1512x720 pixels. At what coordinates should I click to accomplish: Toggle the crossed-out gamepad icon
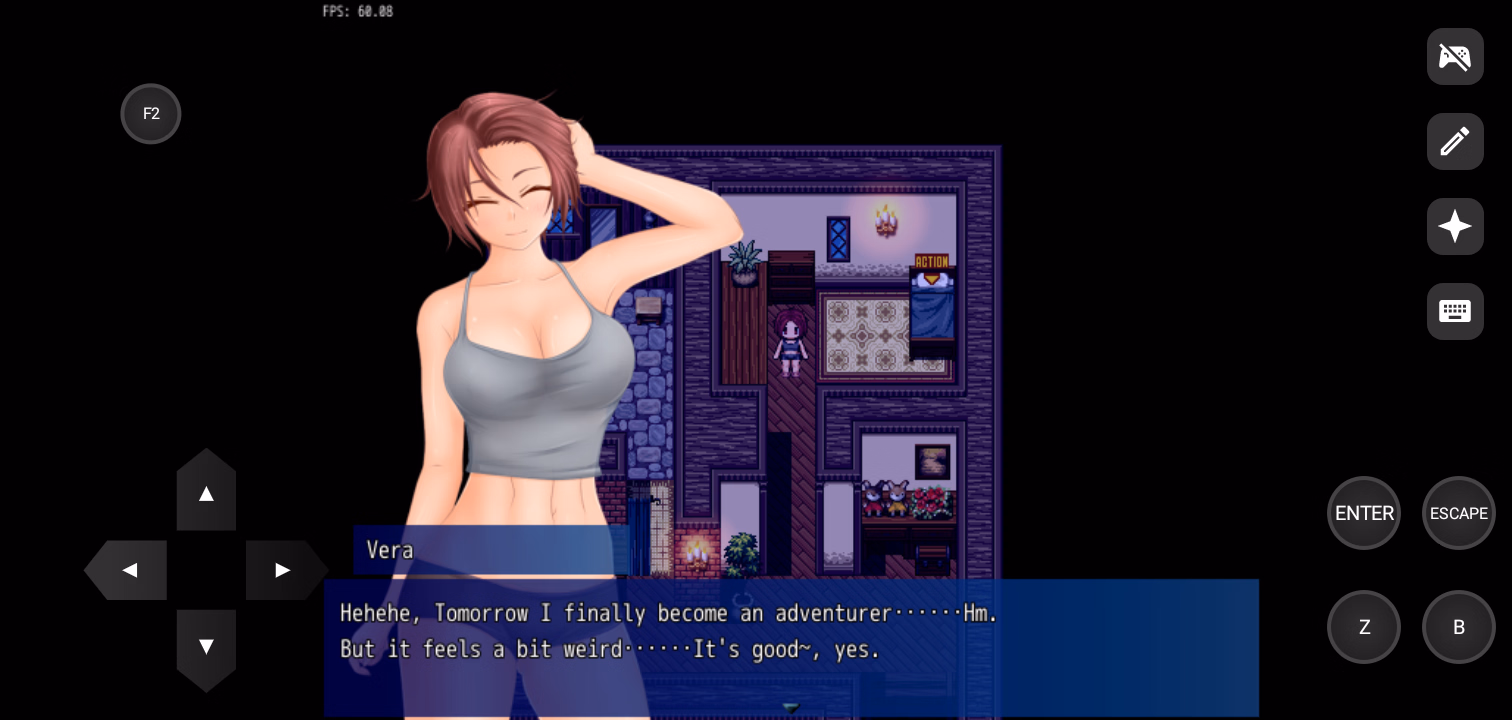tap(1455, 57)
